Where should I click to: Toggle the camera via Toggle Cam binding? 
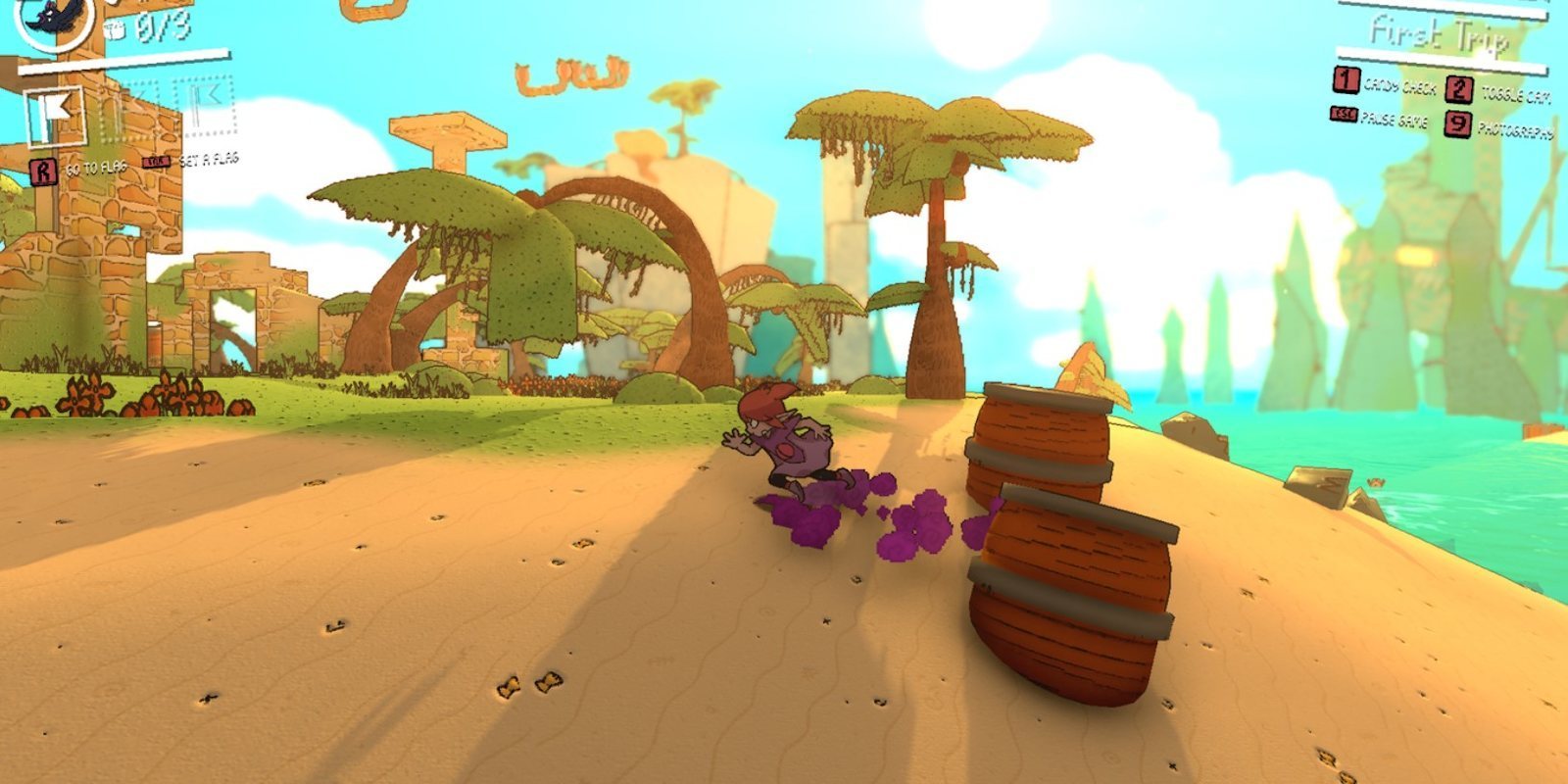(x=1519, y=94)
